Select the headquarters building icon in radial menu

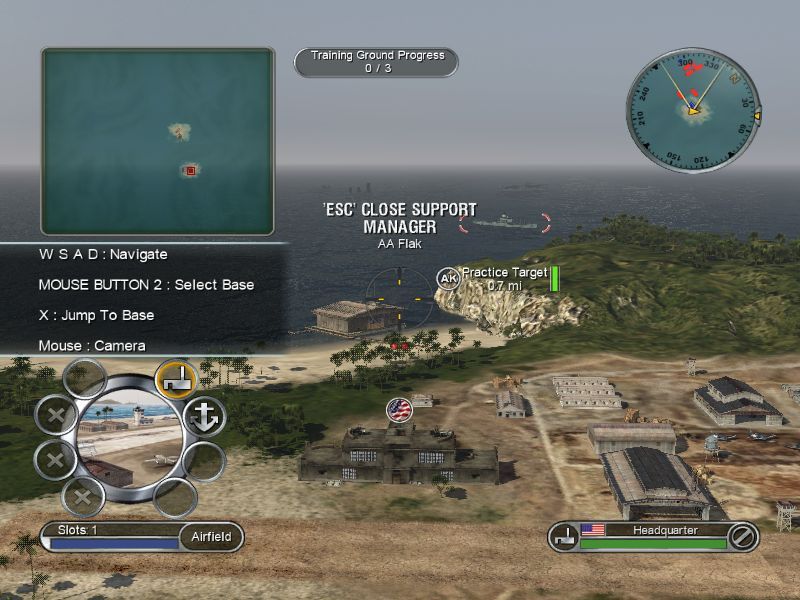(x=174, y=379)
